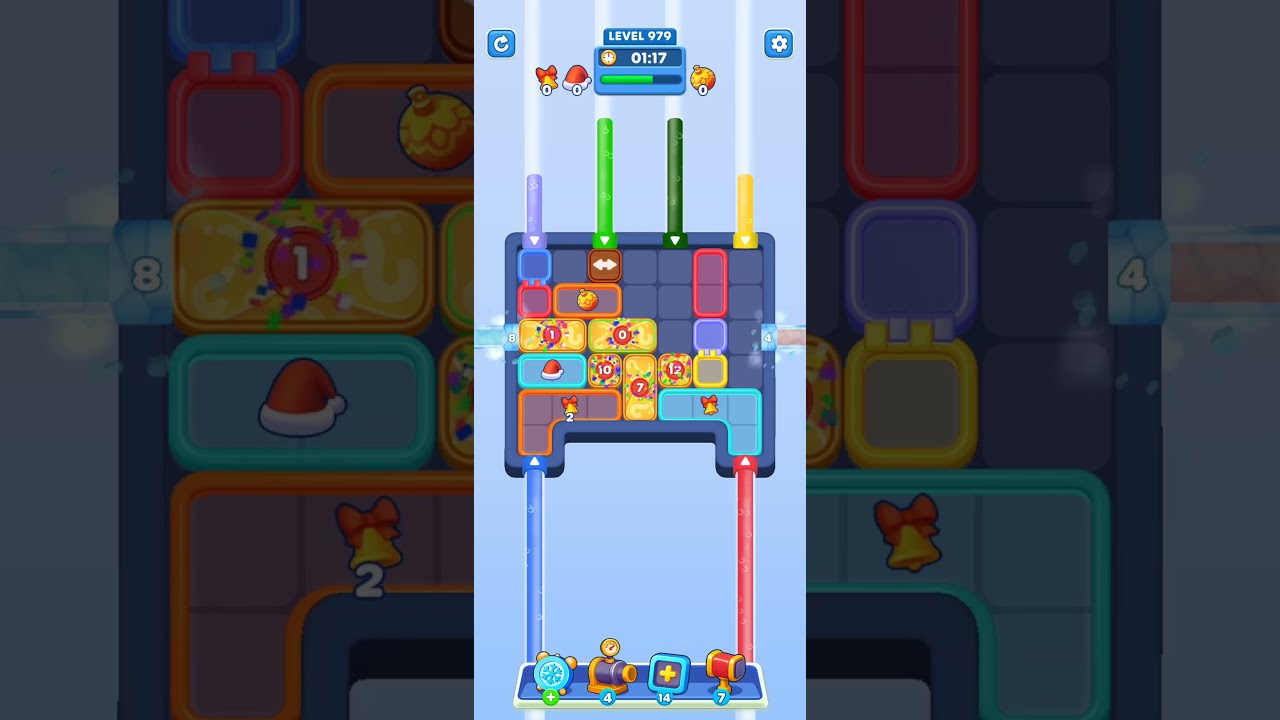Screen dimensions: 1280x720
Task: Tap the brown swap-arrows block on the board
Action: click(605, 263)
